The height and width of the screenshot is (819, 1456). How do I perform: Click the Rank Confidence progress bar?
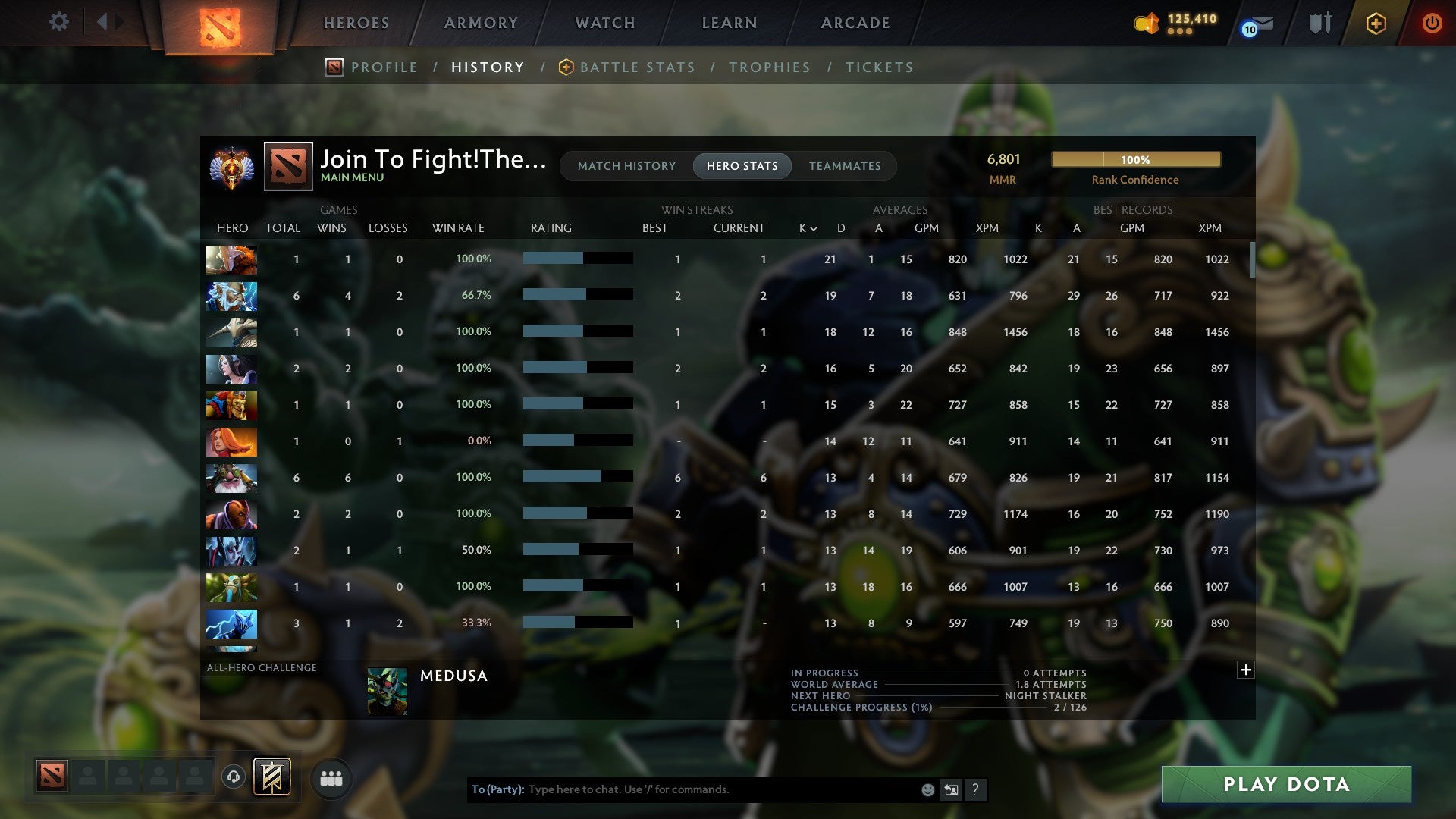1135,160
